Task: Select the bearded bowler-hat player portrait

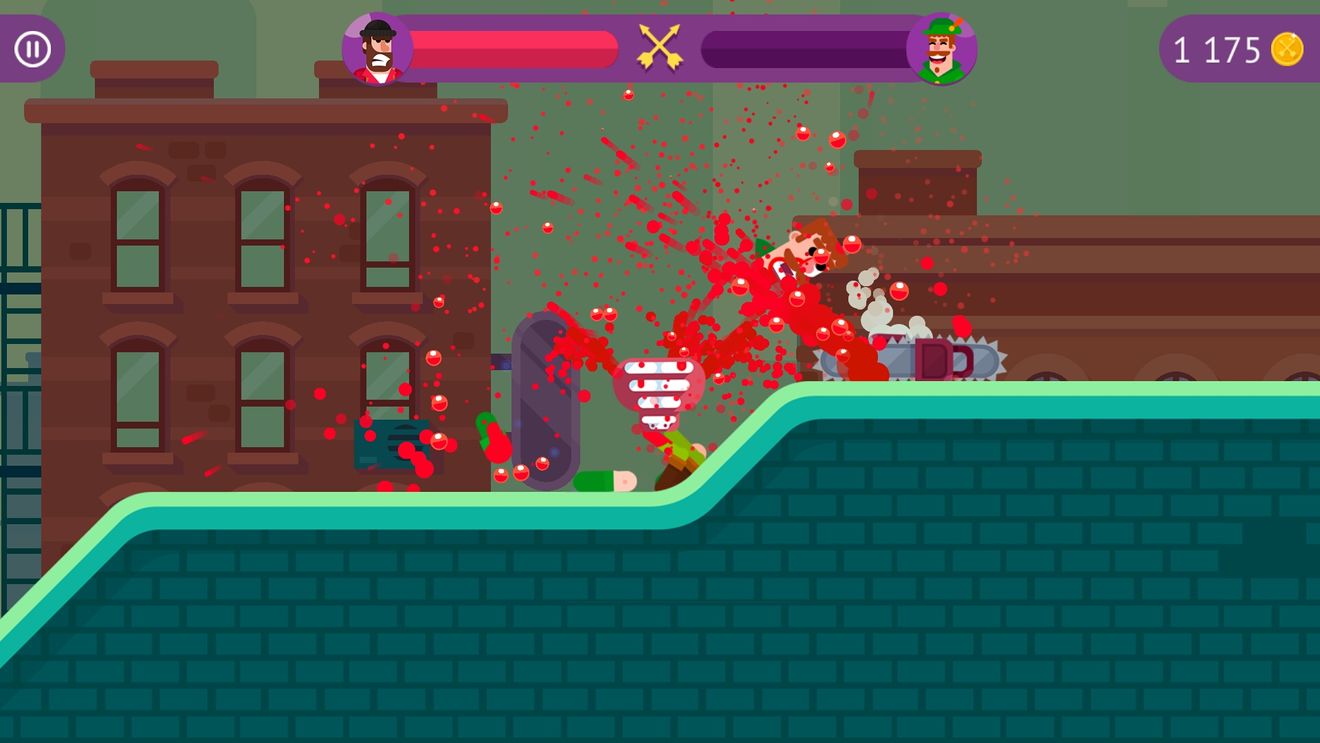Action: point(377,49)
